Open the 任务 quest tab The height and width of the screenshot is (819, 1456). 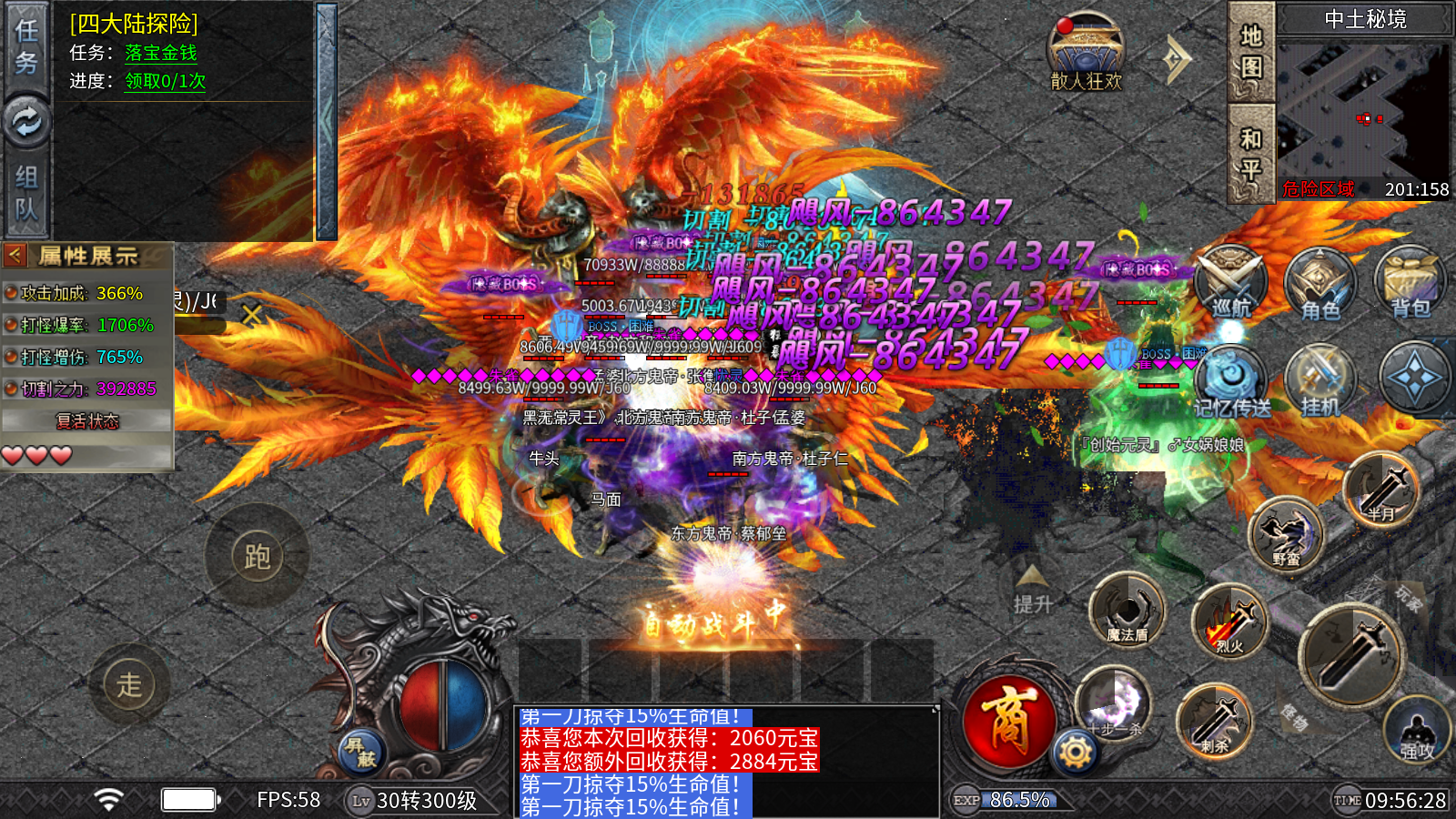pyautogui.click(x=25, y=45)
